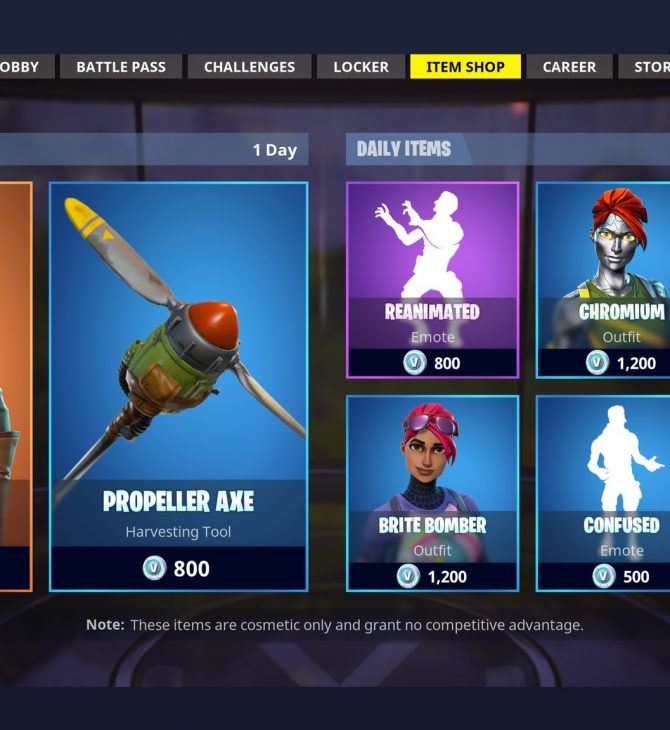The height and width of the screenshot is (730, 670).
Task: Choose the Confused emote tile
Action: click(x=603, y=493)
